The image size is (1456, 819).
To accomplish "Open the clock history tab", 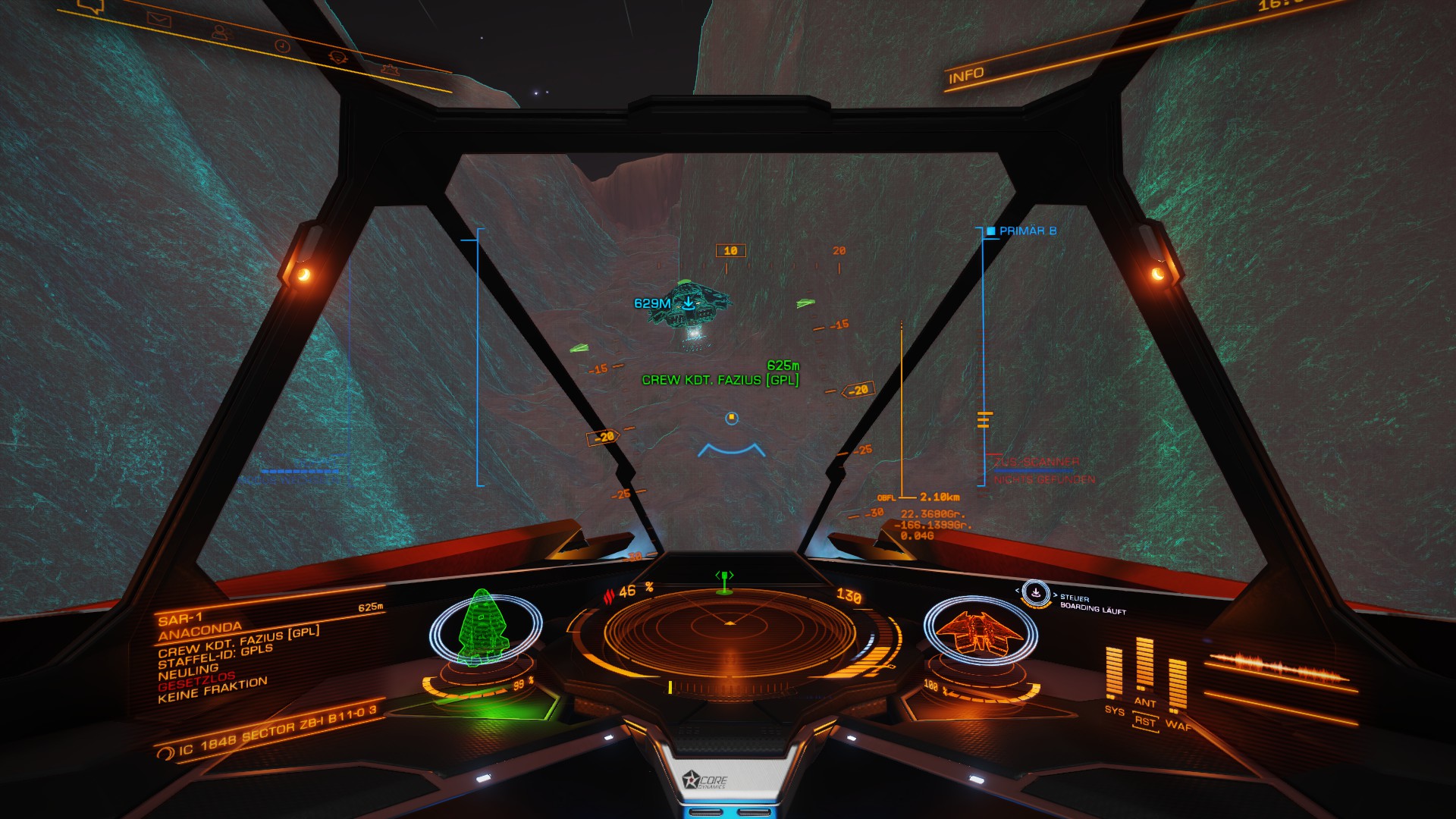I will (282, 46).
